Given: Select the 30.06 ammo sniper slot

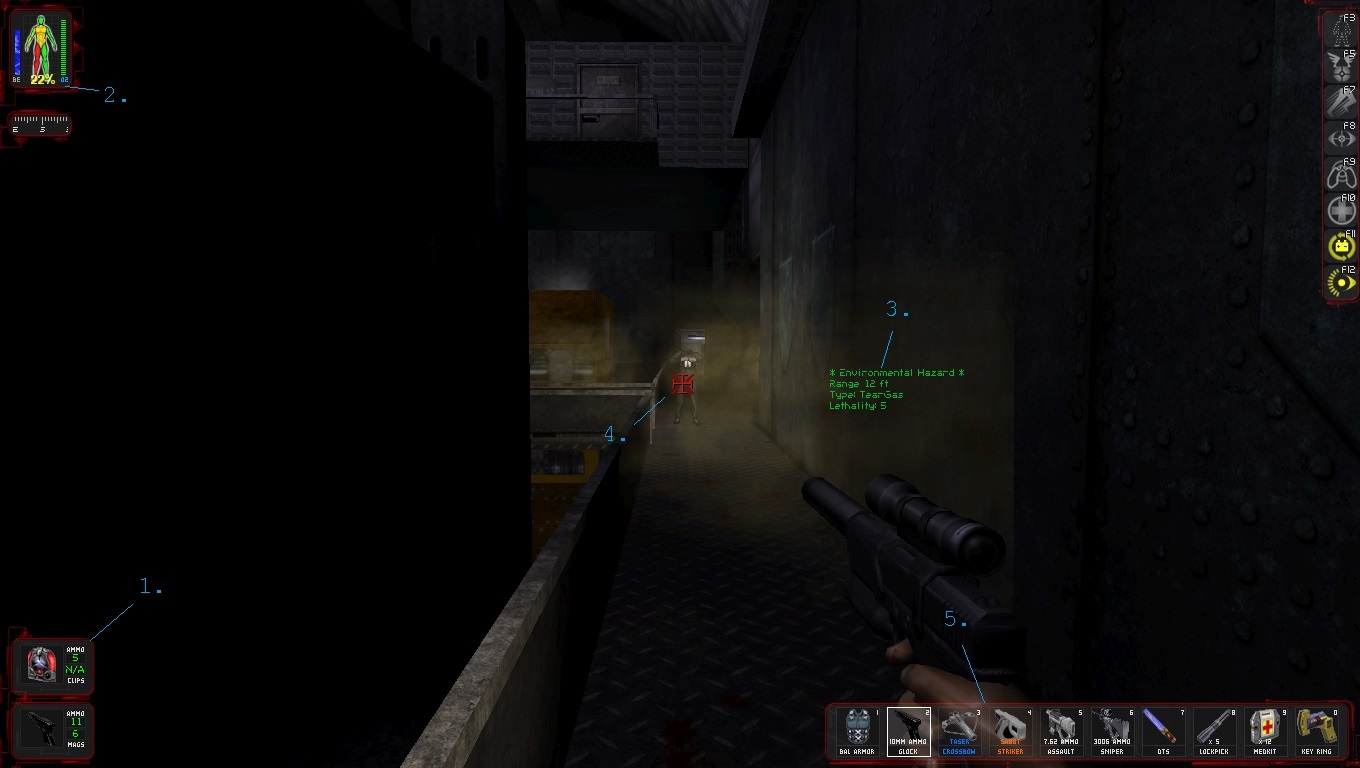Looking at the screenshot, I should point(1112,731).
